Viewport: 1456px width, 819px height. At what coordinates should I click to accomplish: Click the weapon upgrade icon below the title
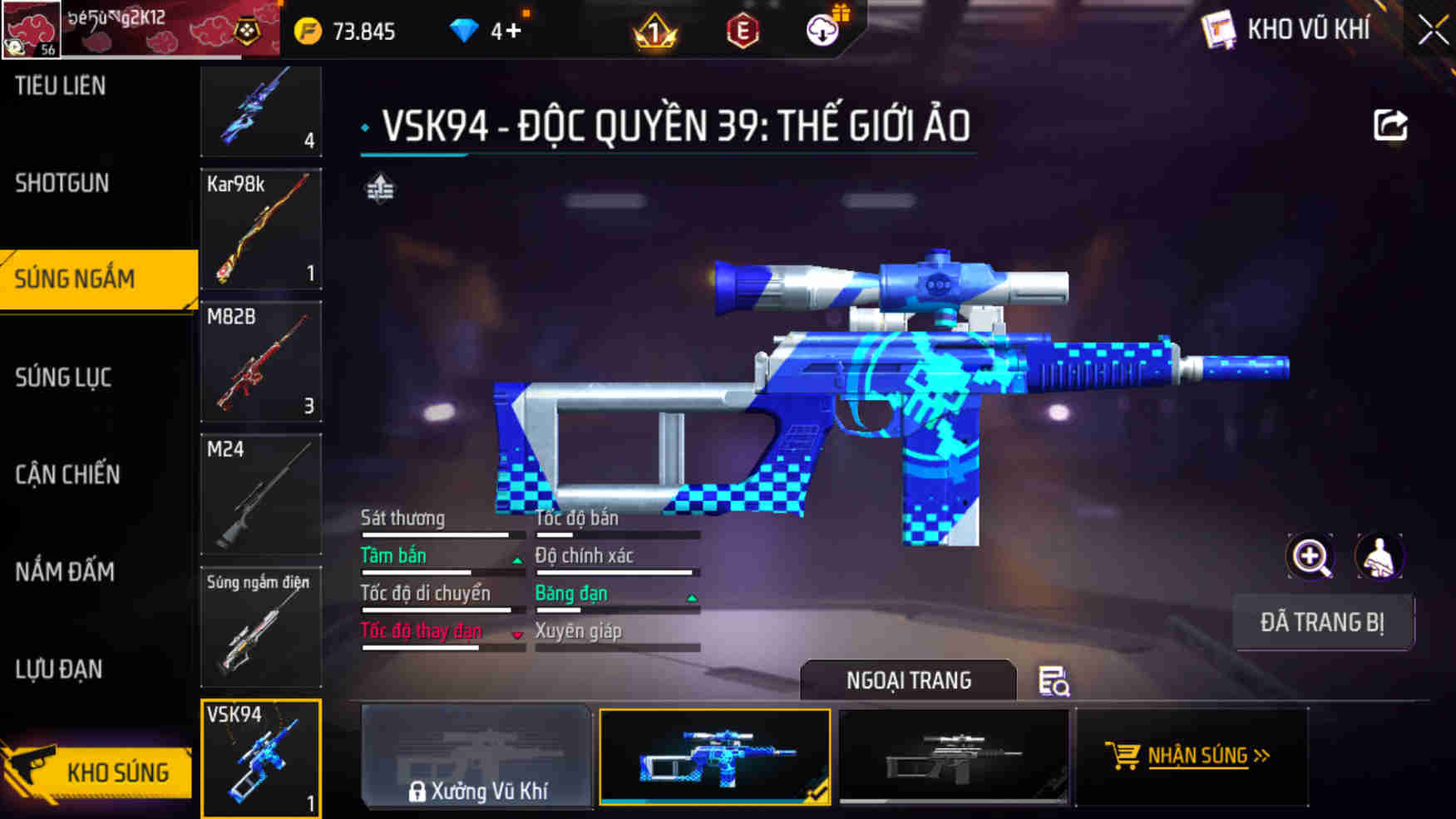click(x=381, y=189)
